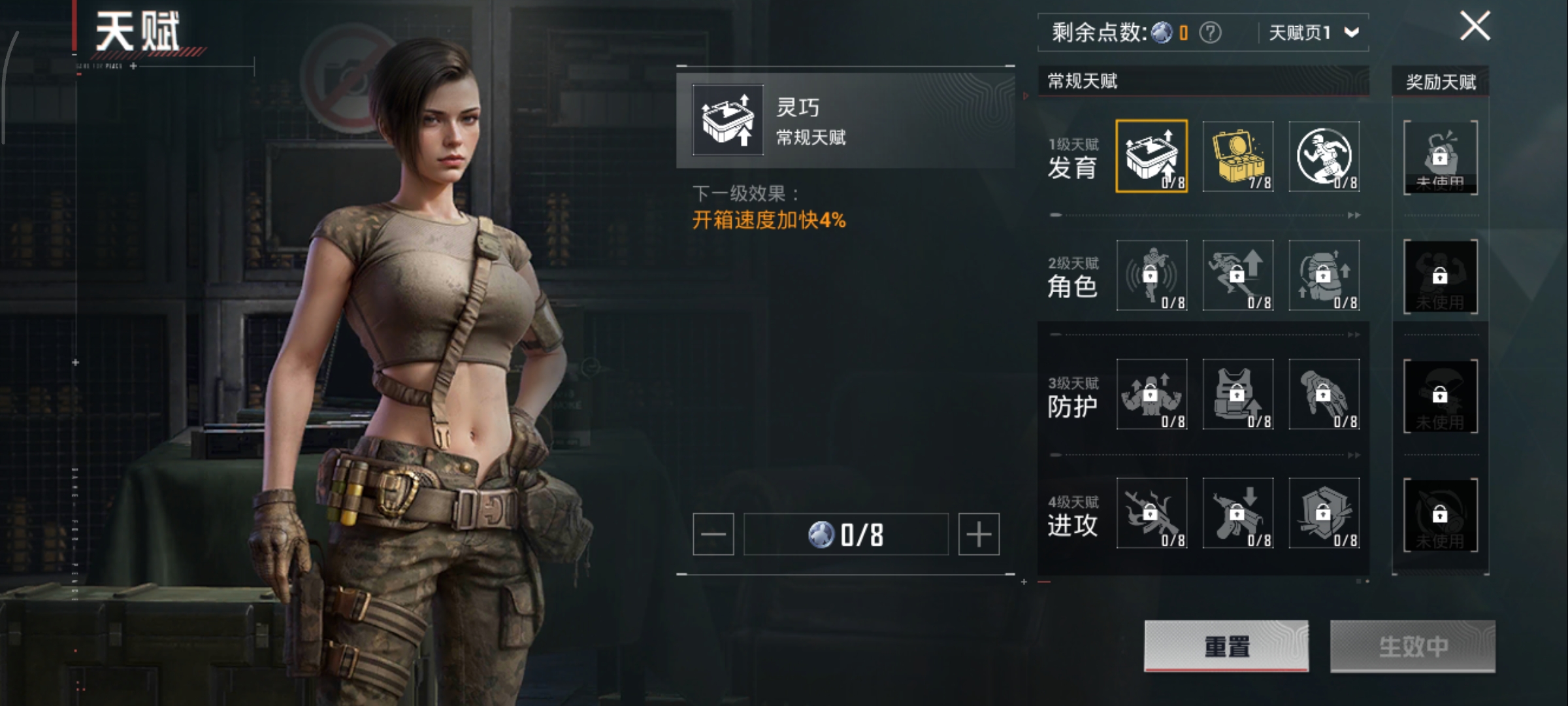Increase 灵巧 talent points with plus
1568x706 pixels.
978,535
